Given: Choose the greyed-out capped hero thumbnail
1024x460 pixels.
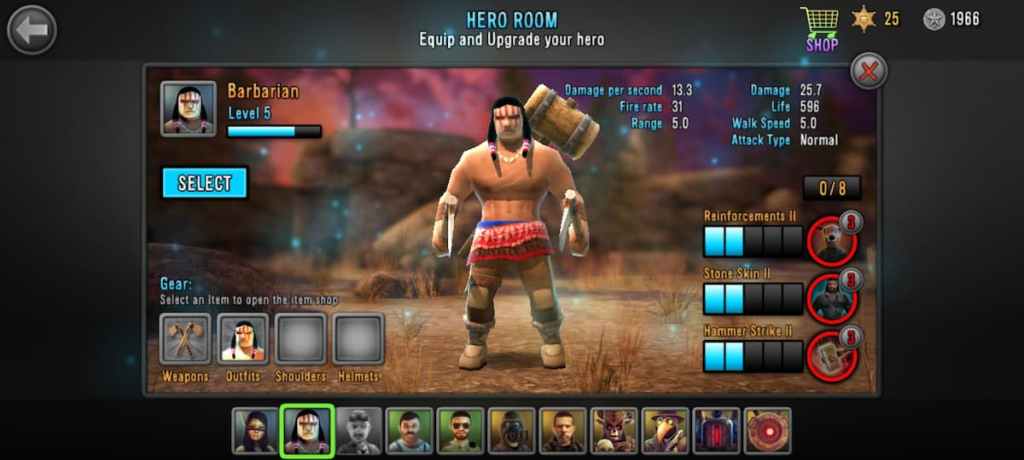Looking at the screenshot, I should click(x=358, y=431).
